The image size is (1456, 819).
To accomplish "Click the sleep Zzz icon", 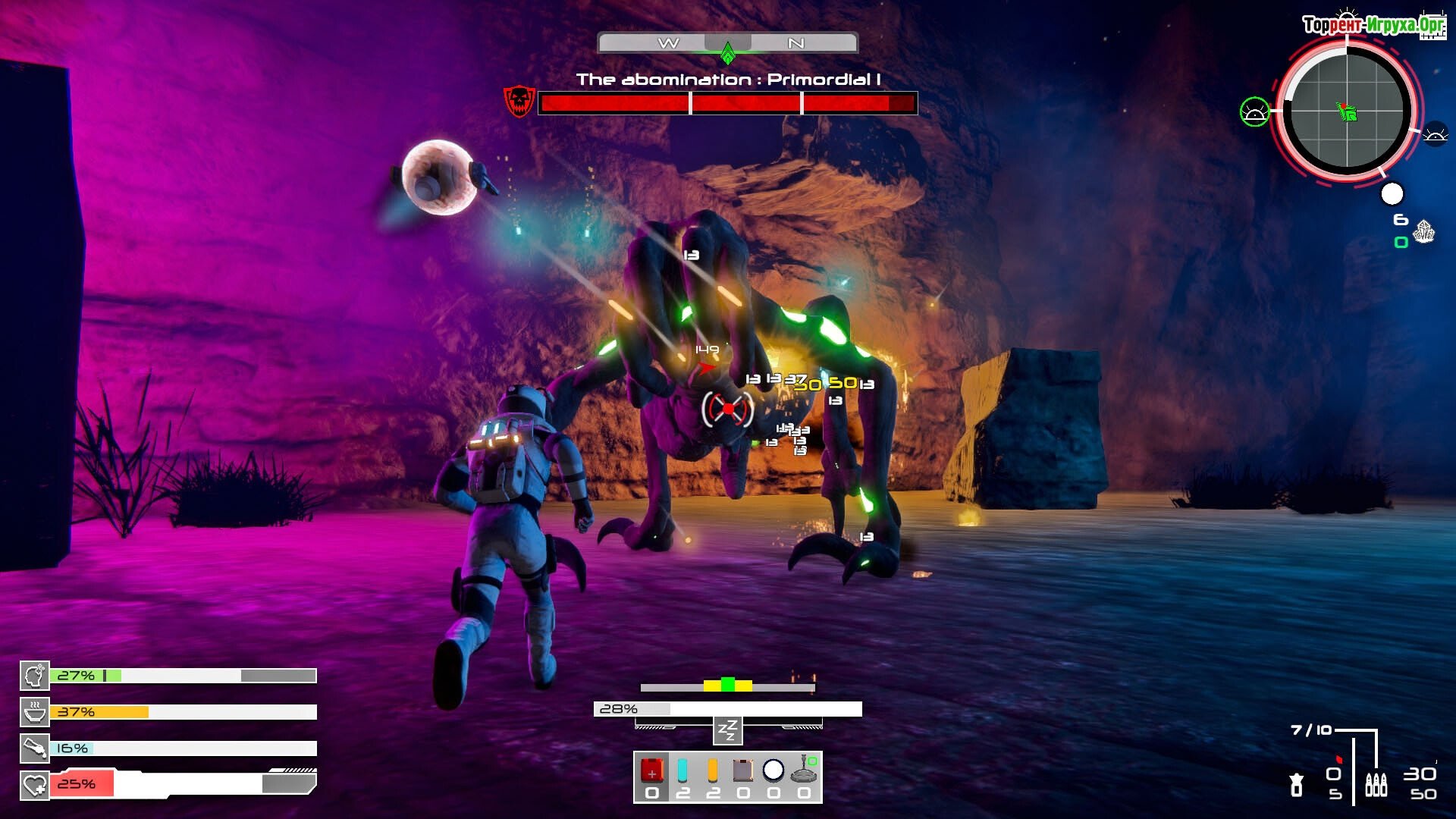I will click(727, 731).
